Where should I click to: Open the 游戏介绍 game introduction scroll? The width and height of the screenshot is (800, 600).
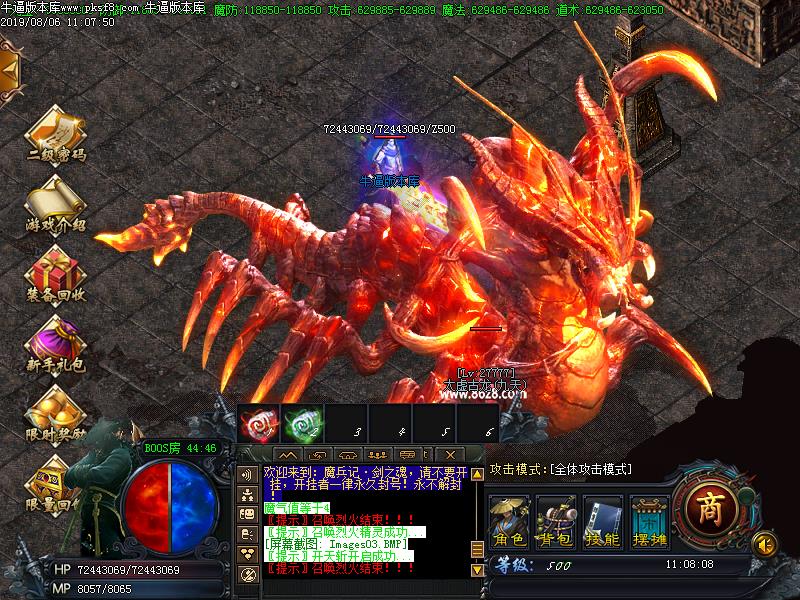55,198
